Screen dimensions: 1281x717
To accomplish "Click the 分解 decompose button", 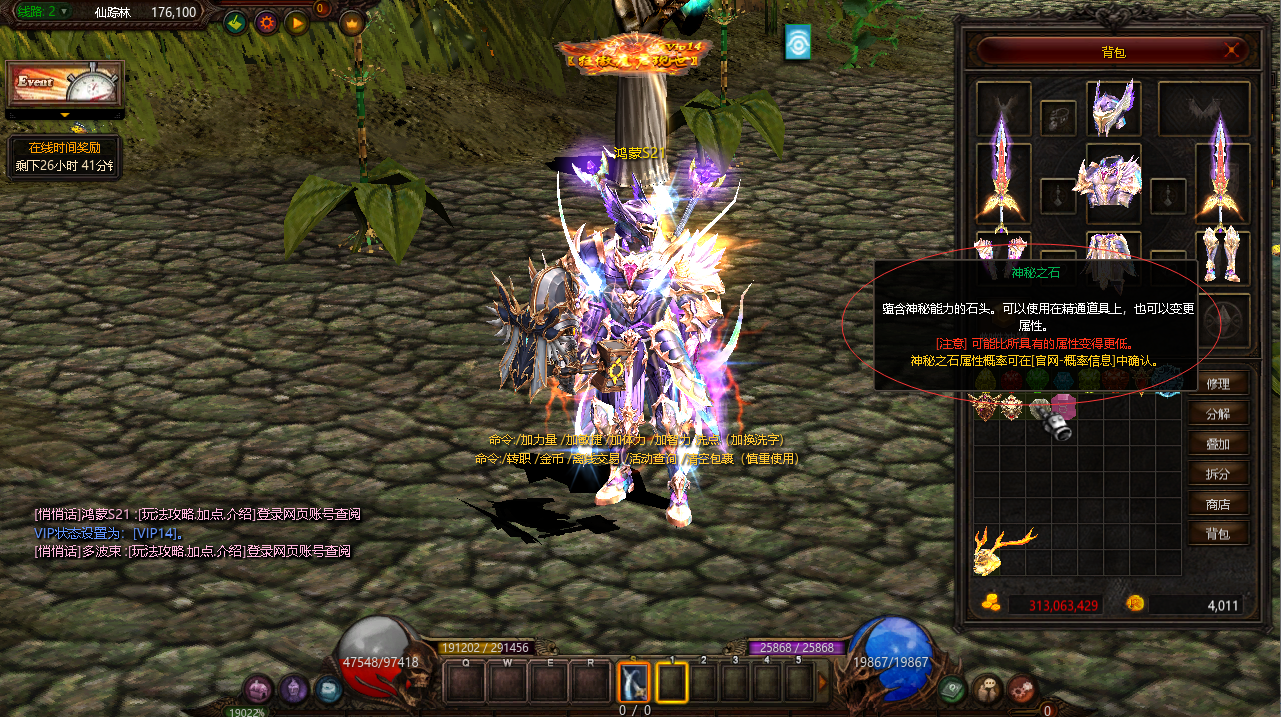I will (1218, 414).
